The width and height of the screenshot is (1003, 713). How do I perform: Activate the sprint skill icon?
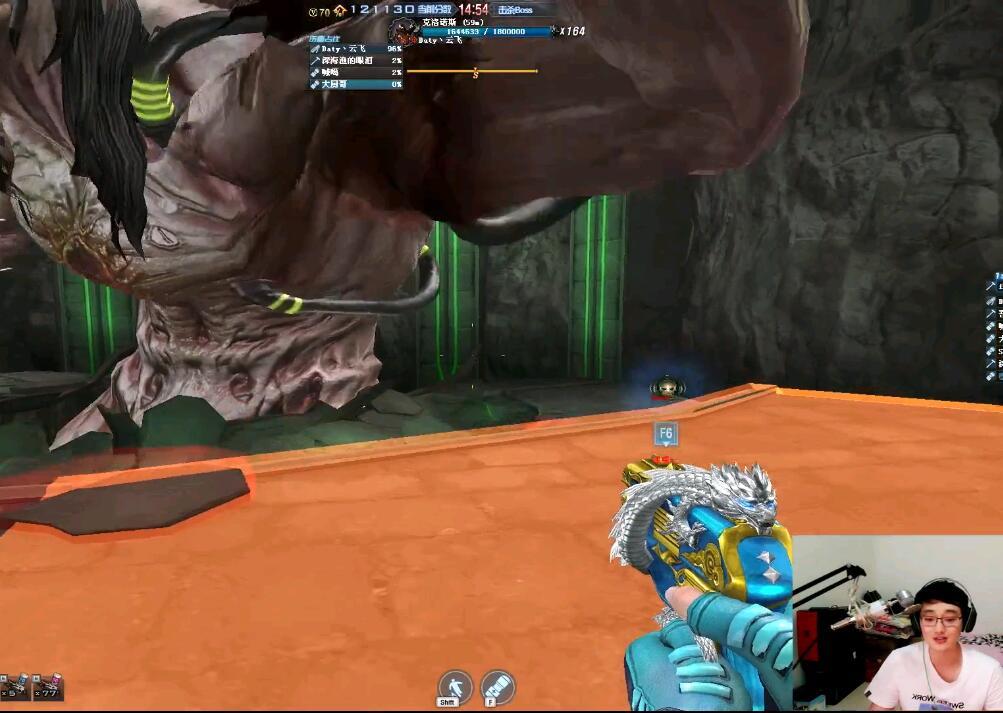(455, 685)
